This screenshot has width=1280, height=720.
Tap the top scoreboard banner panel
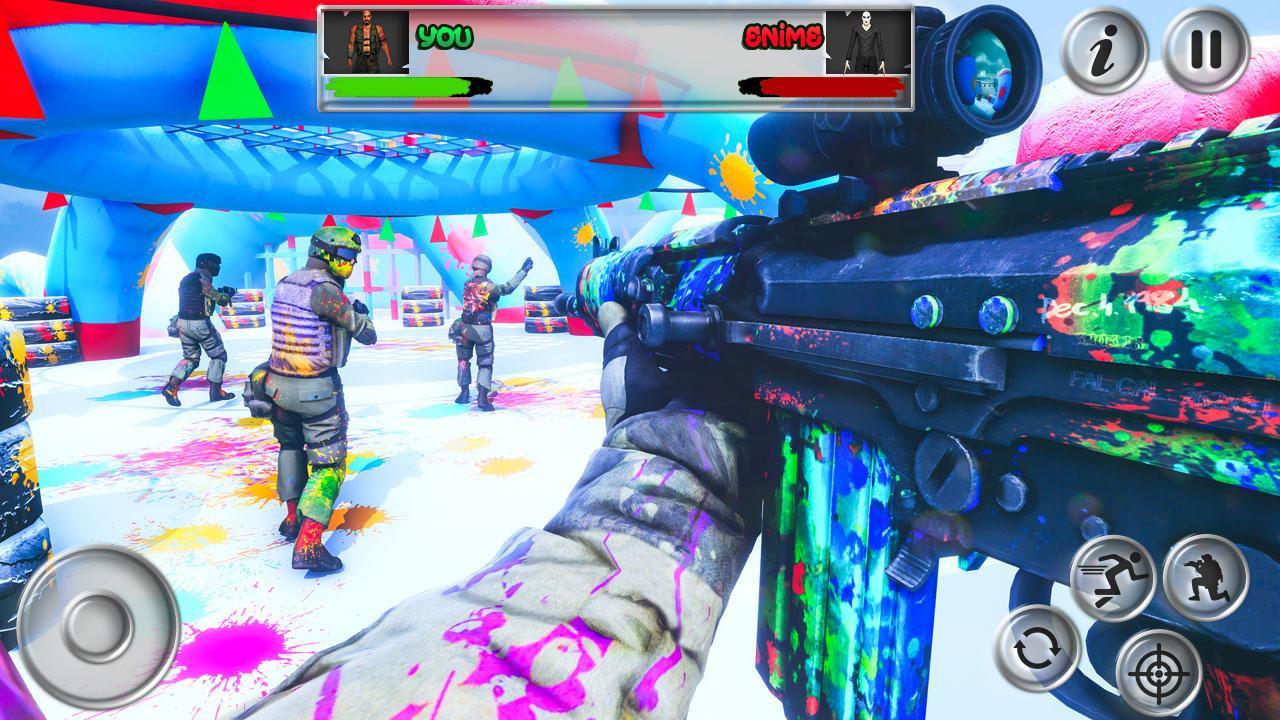617,55
